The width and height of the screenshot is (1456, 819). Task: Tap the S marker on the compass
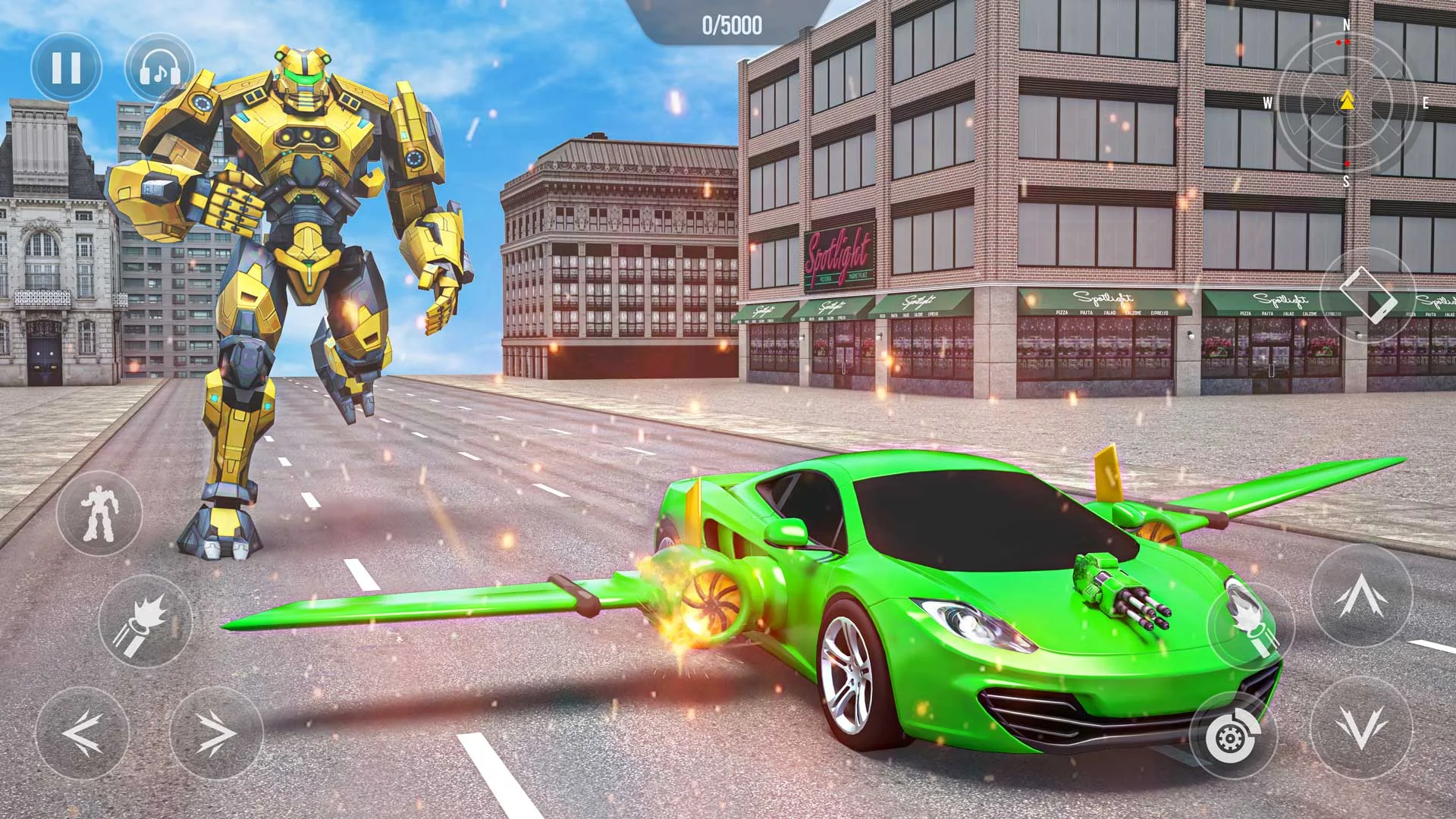click(1347, 180)
